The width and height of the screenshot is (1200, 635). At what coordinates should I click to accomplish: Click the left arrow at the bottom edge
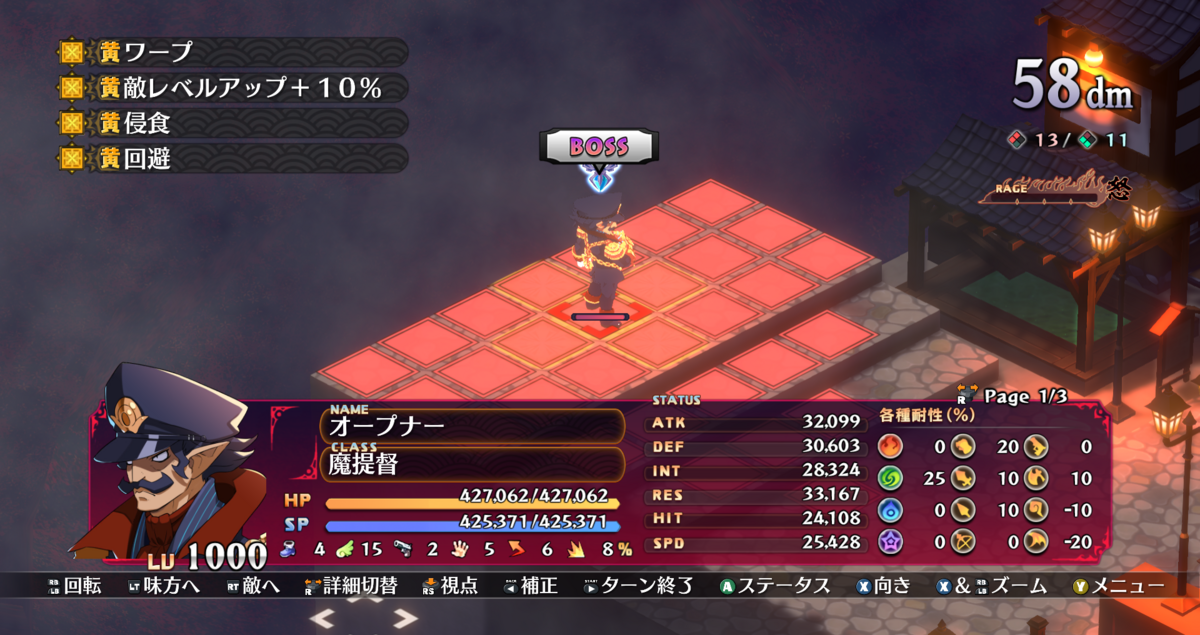click(x=323, y=619)
